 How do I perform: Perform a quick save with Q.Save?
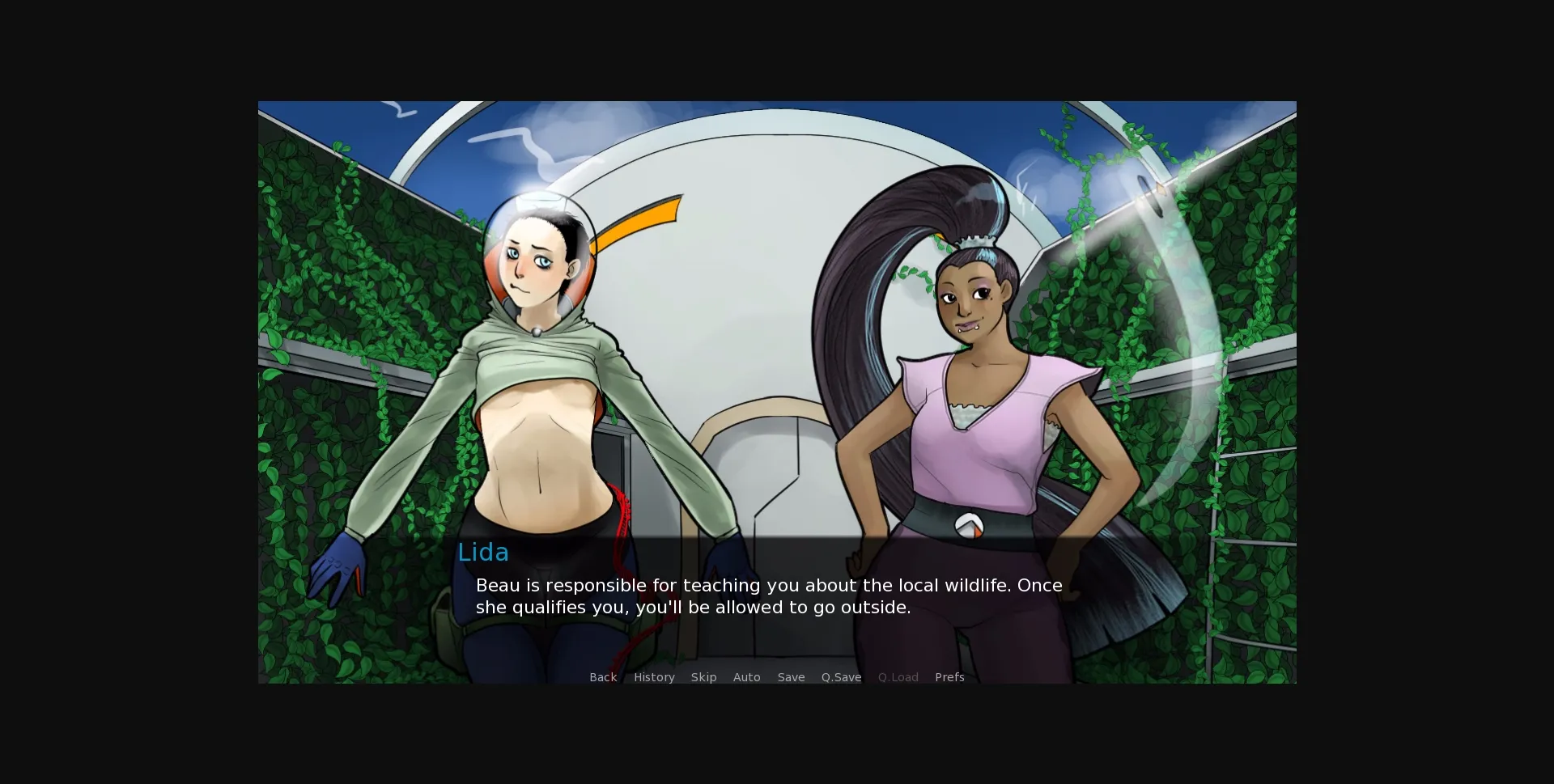(x=841, y=677)
